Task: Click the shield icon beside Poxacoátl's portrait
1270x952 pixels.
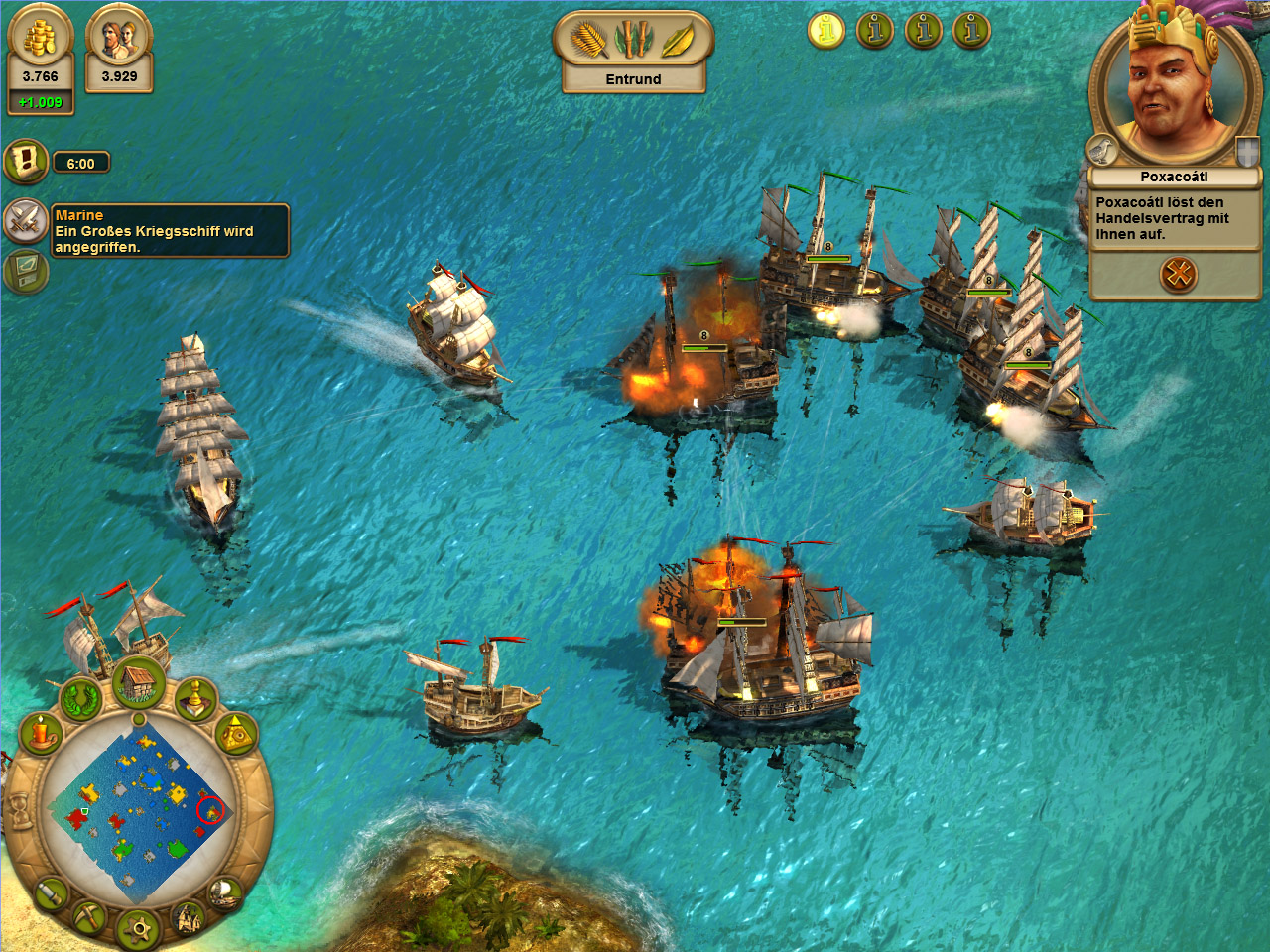Action: (x=1246, y=152)
